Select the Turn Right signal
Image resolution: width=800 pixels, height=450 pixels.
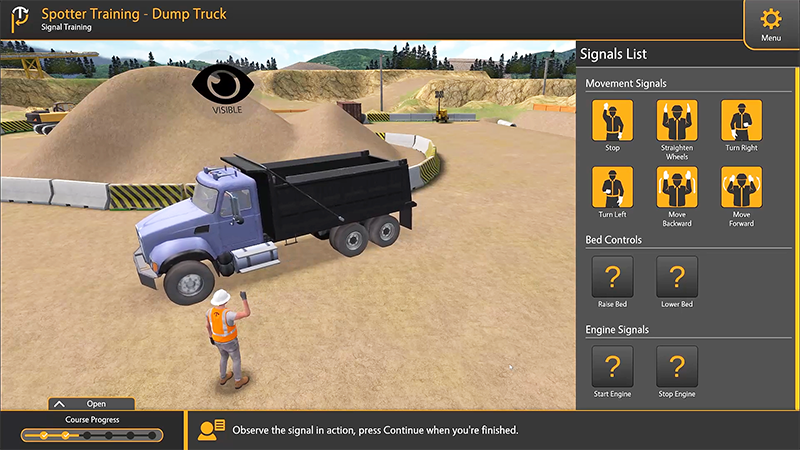tap(741, 120)
